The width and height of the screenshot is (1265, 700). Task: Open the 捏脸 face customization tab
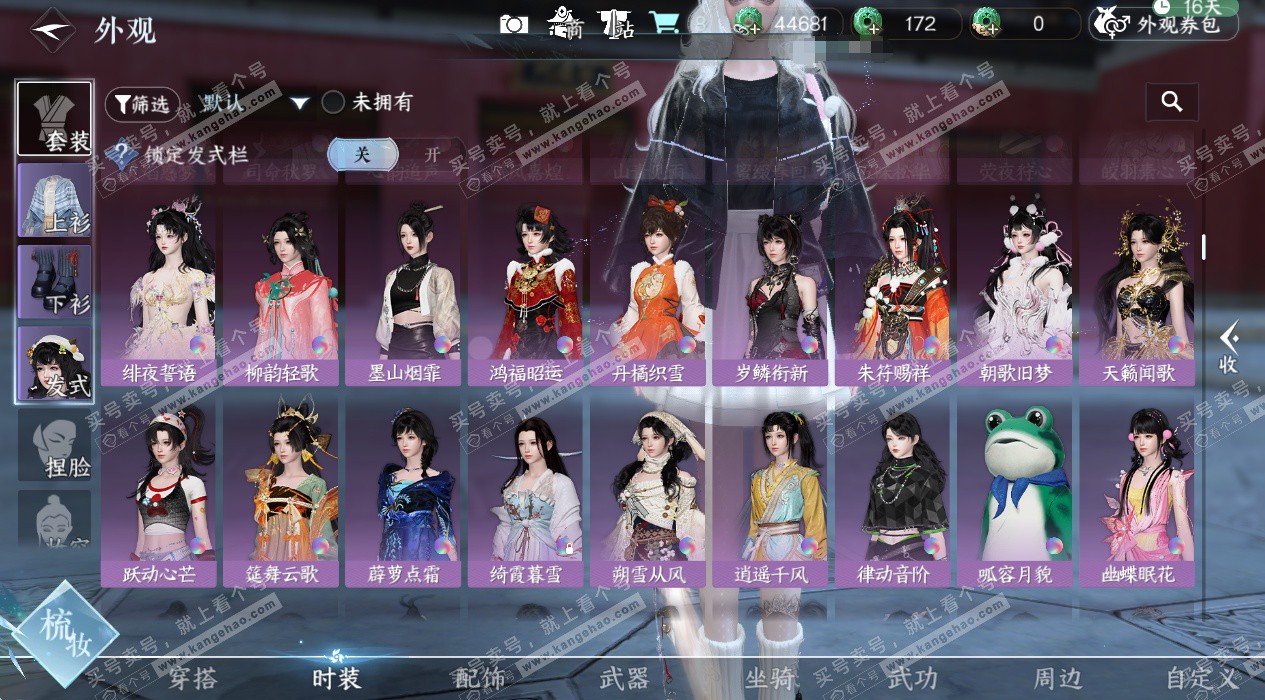(x=55, y=445)
